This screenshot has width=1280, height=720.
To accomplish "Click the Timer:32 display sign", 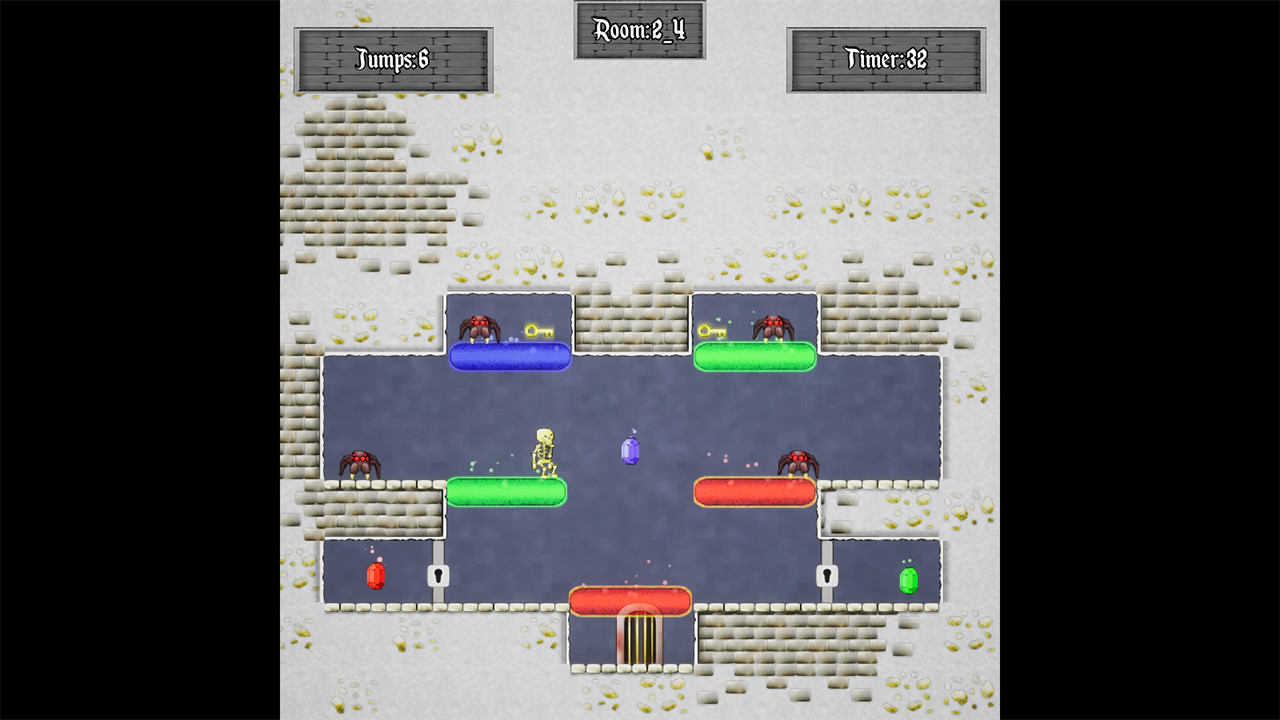I will 885,58.
